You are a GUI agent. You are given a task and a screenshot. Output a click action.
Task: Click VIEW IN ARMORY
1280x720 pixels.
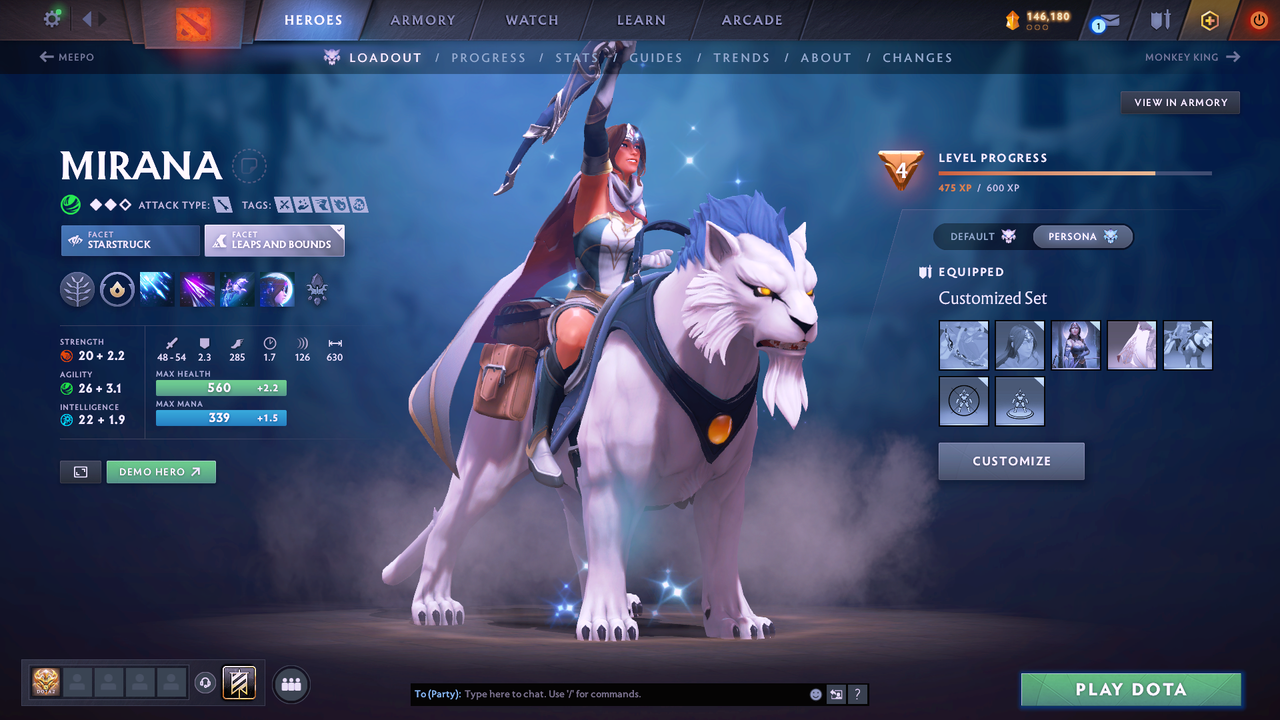(x=1180, y=102)
